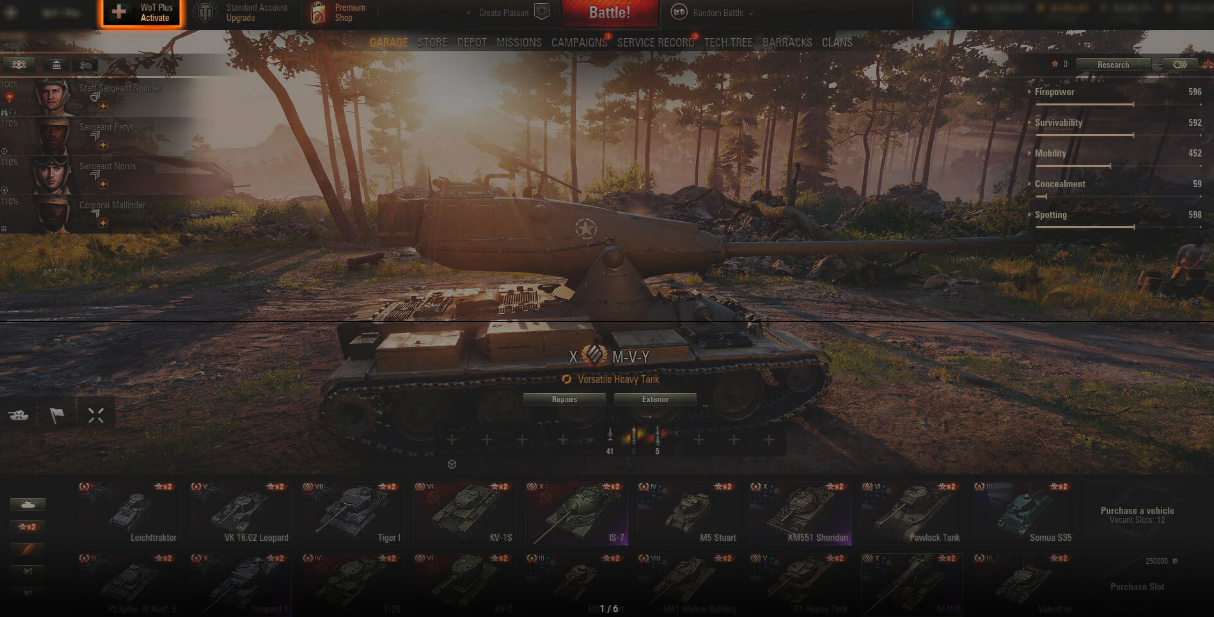Switch to the Barracks tab
The height and width of the screenshot is (617, 1214).
[x=787, y=43]
